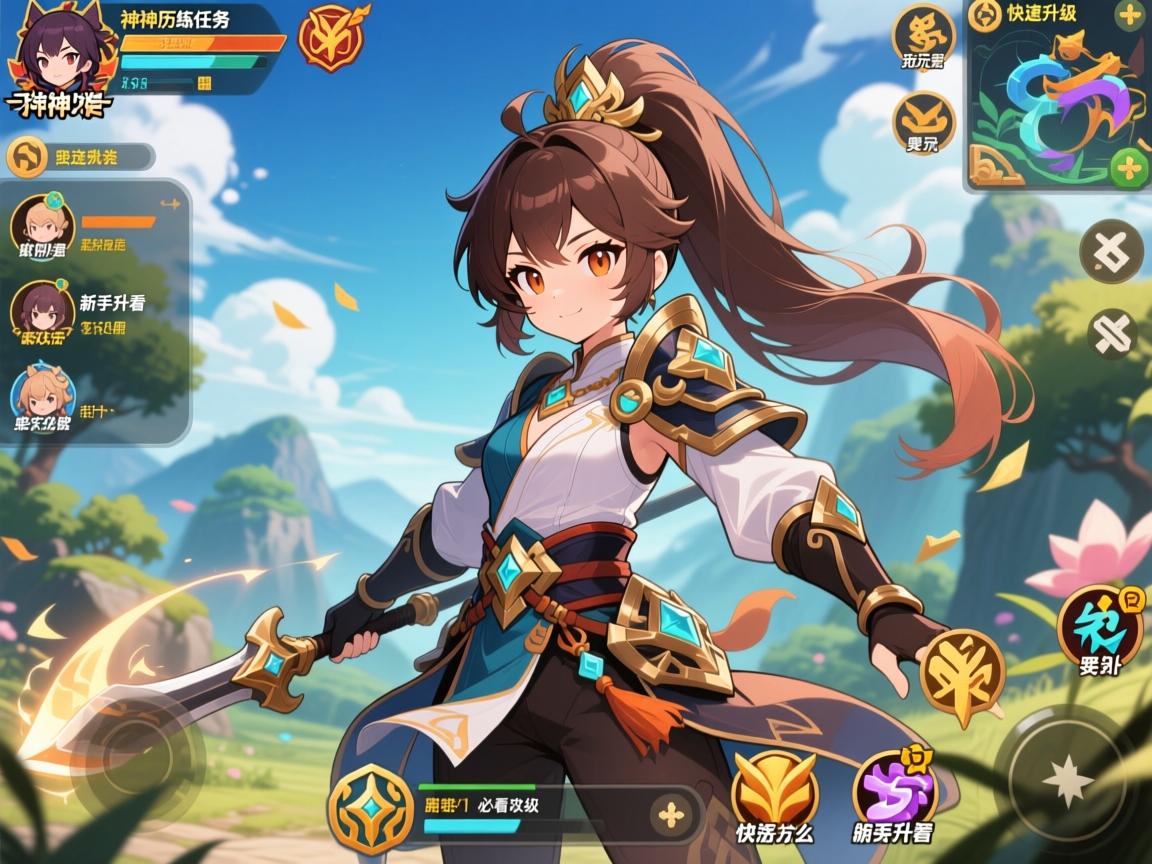
Task: Open the gold emblem with teal gem
Action: pyautogui.click(x=371, y=808)
